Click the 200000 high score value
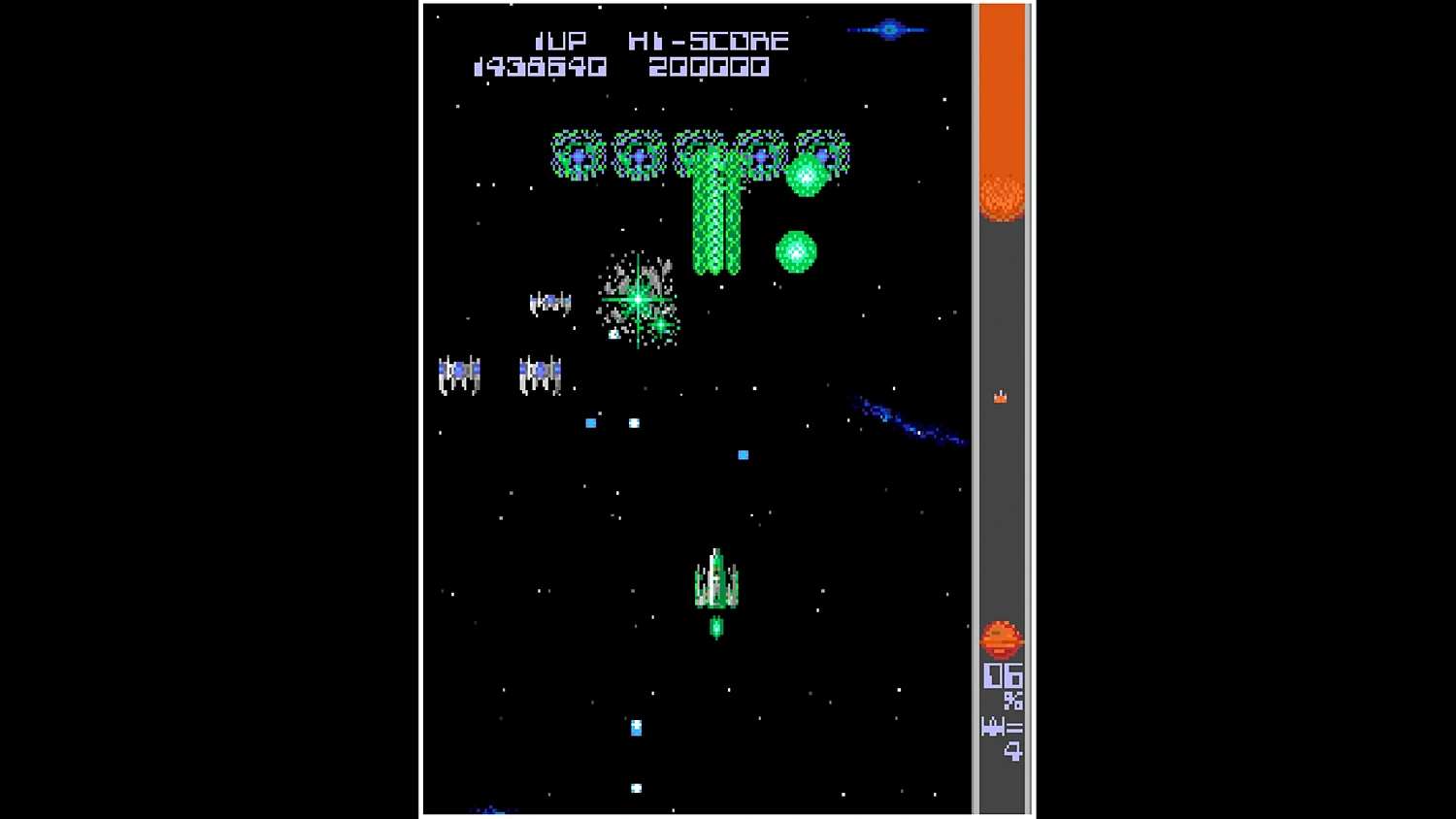The image size is (1456, 819). point(710,66)
